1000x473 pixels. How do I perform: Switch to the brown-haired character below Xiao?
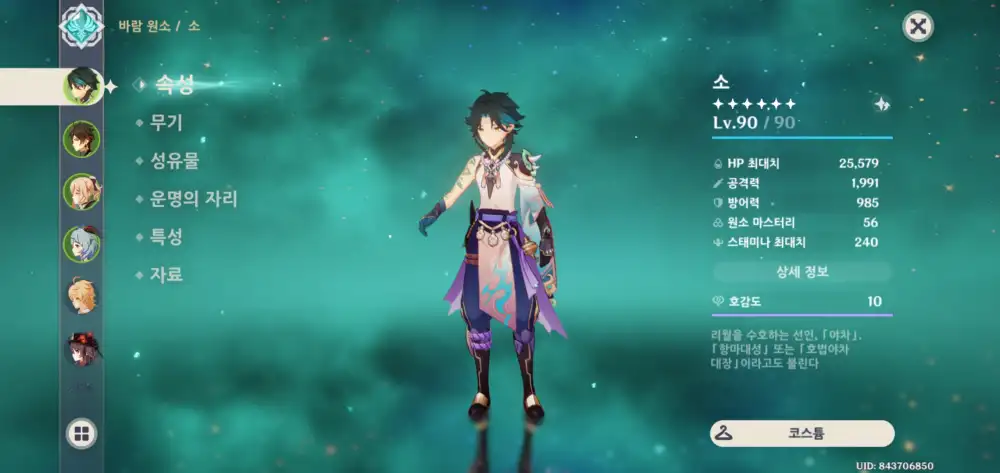[82, 139]
